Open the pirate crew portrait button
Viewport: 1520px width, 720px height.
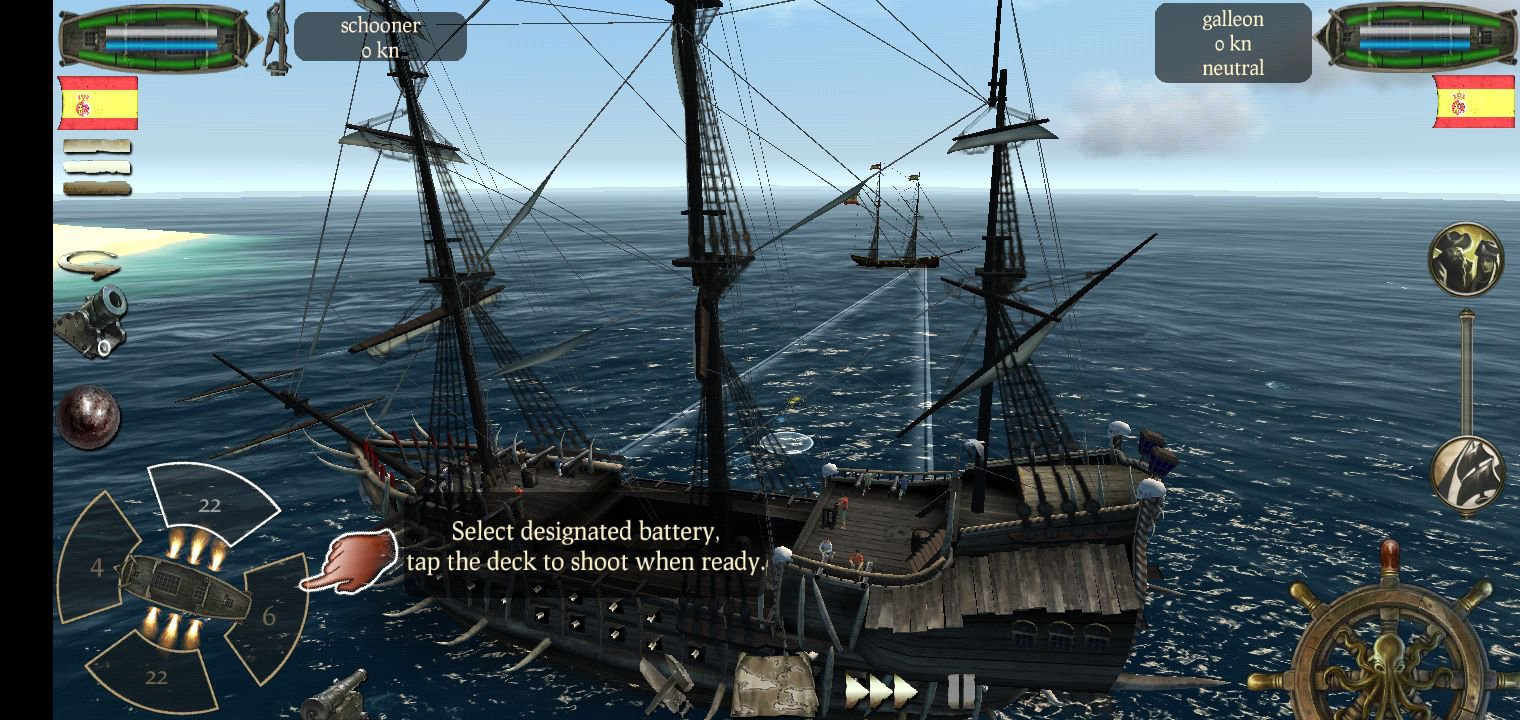point(1466,259)
